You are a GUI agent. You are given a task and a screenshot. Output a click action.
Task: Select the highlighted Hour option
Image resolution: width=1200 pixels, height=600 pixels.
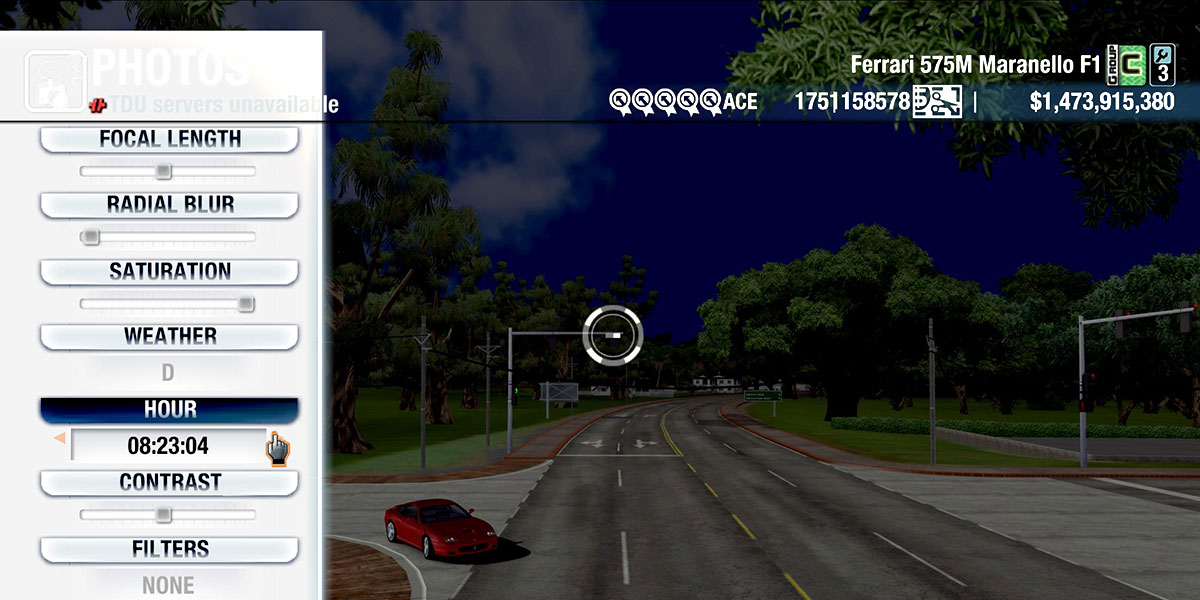(x=169, y=410)
